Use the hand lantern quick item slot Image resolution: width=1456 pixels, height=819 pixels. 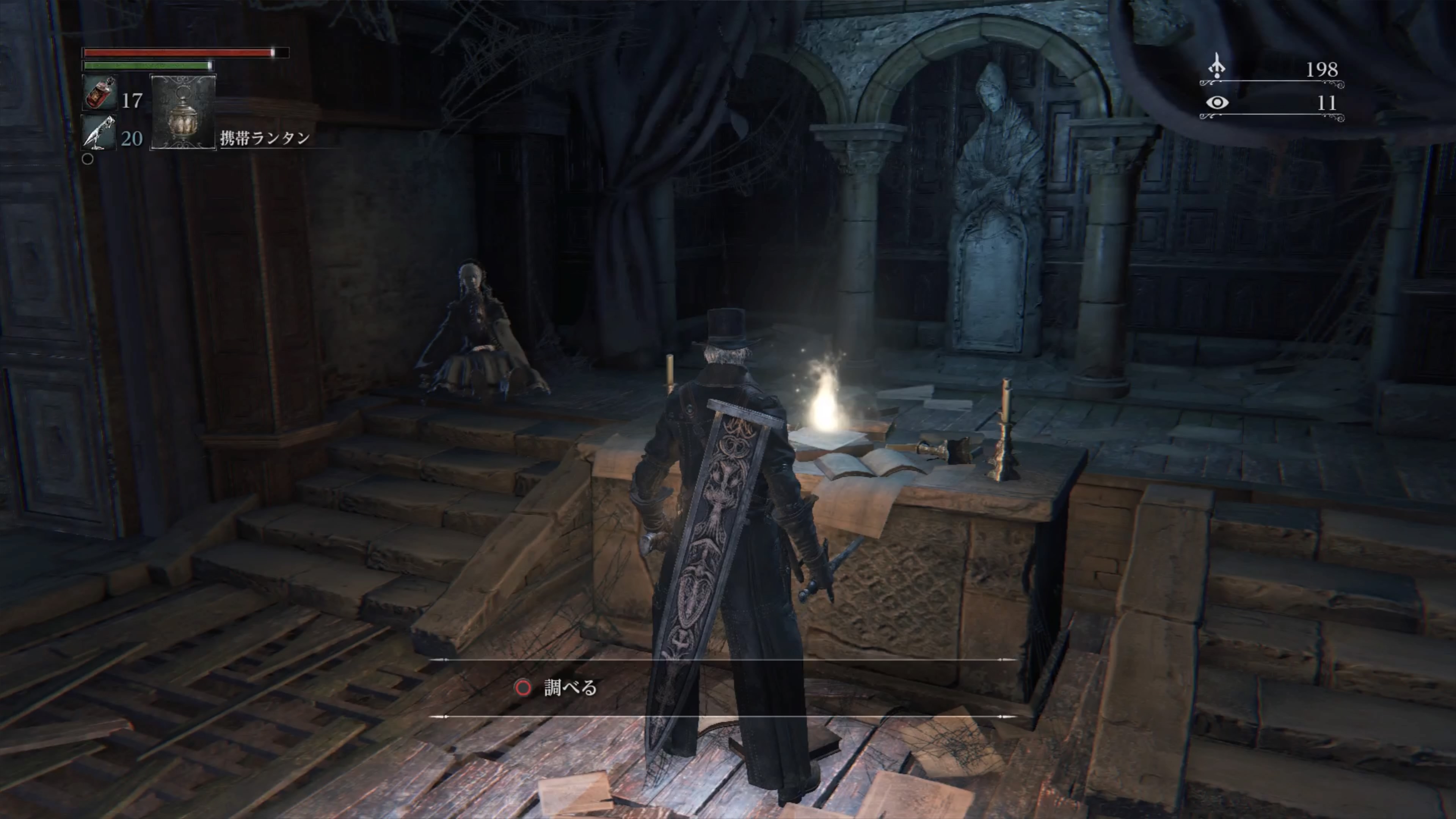click(x=183, y=112)
